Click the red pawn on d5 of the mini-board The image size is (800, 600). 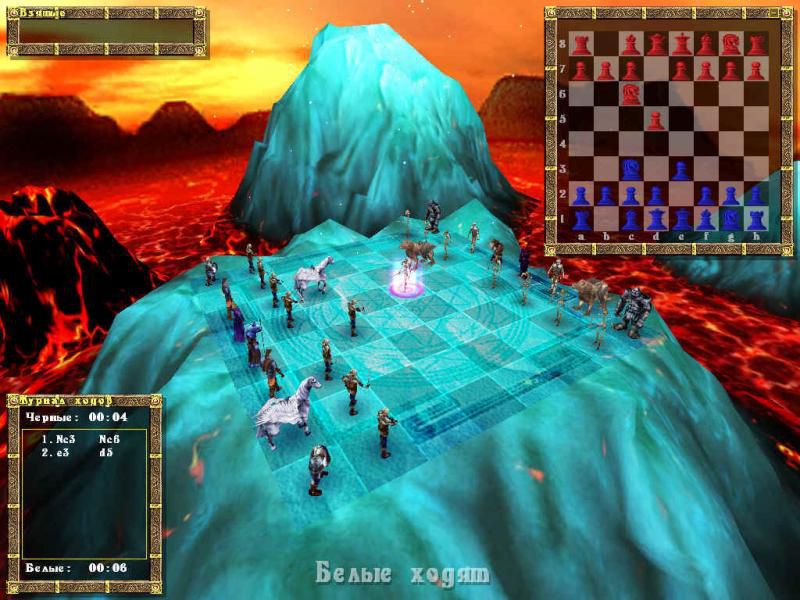point(656,120)
